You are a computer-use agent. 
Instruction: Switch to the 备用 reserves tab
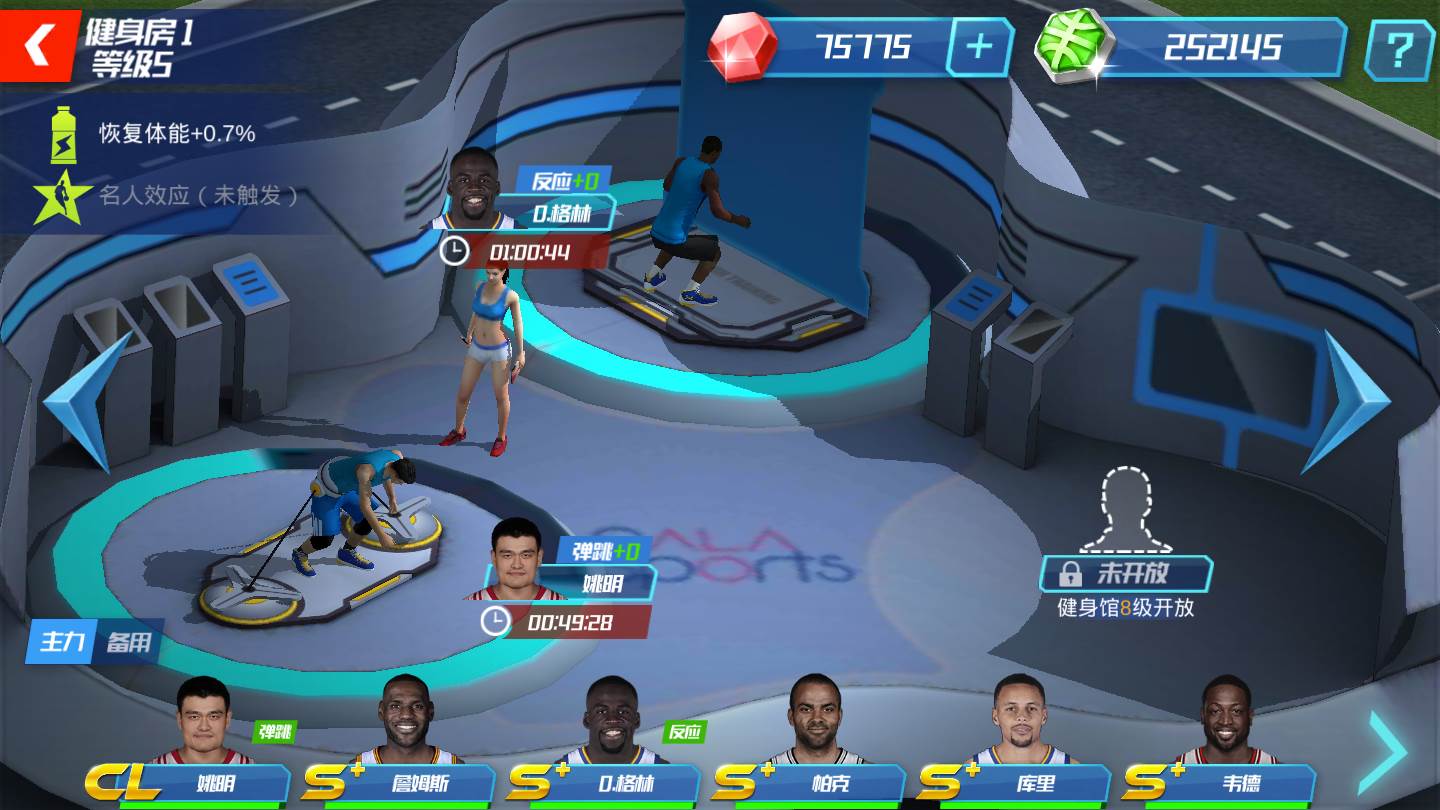tap(128, 641)
